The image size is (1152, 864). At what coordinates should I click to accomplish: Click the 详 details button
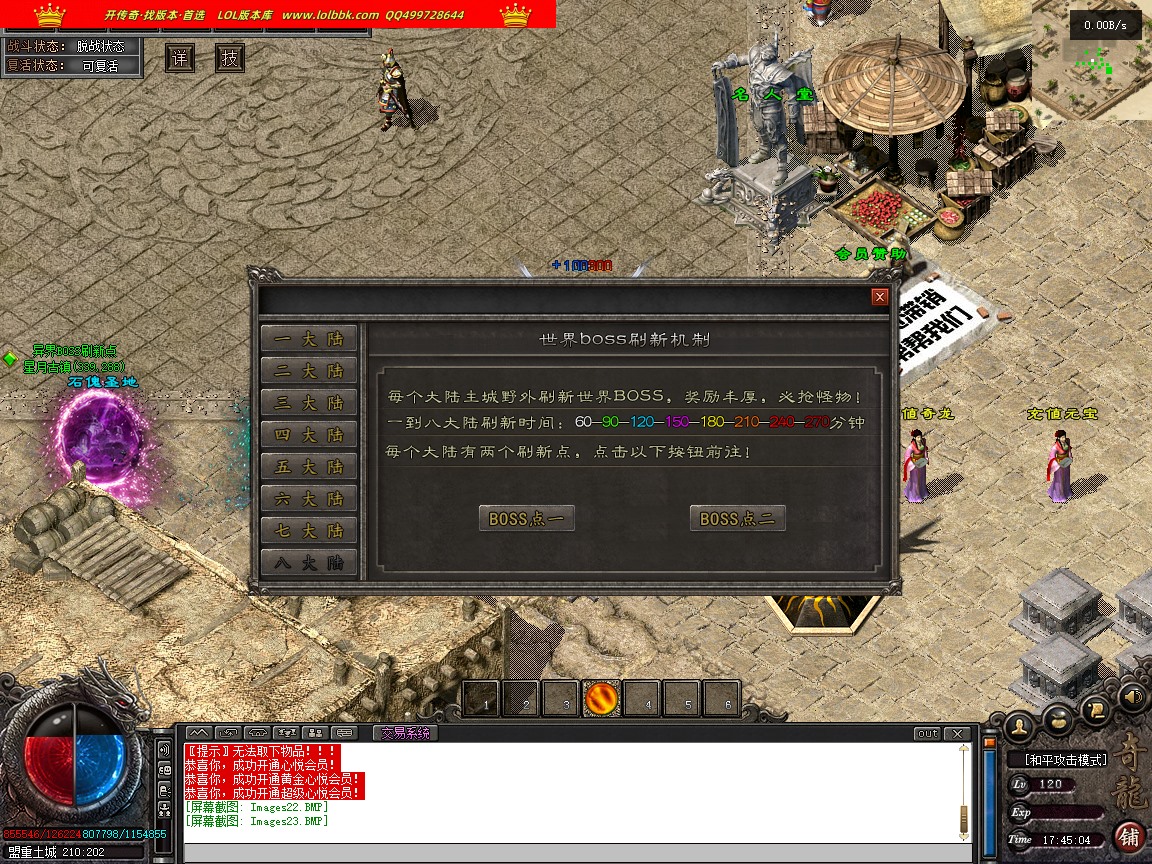[180, 58]
